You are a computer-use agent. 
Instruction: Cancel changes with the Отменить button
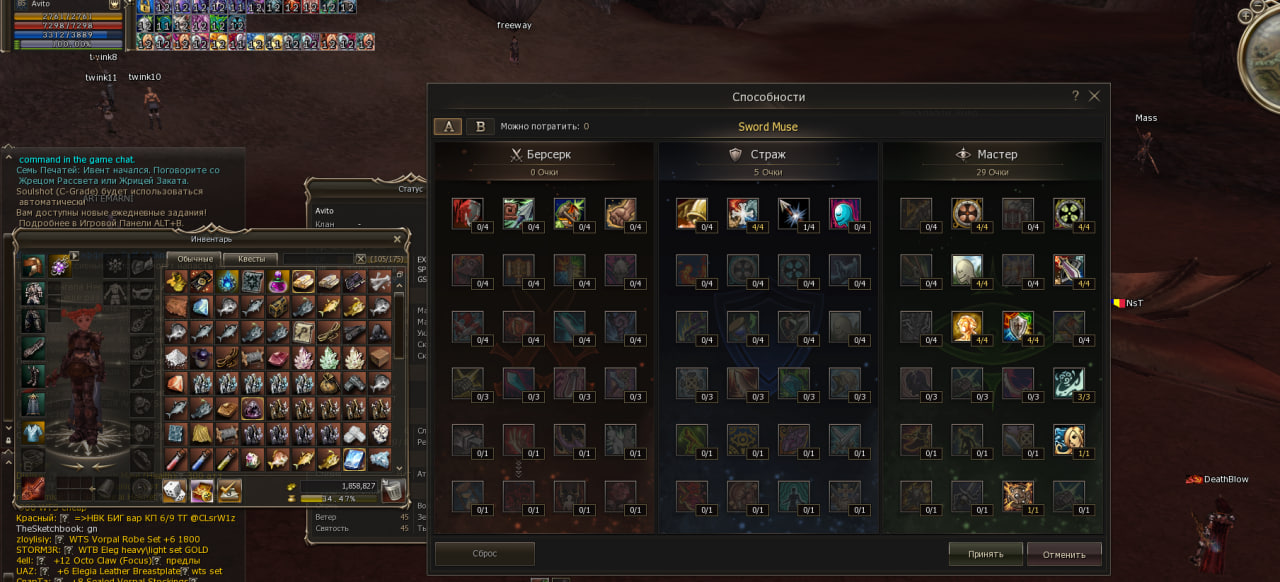click(x=1064, y=554)
